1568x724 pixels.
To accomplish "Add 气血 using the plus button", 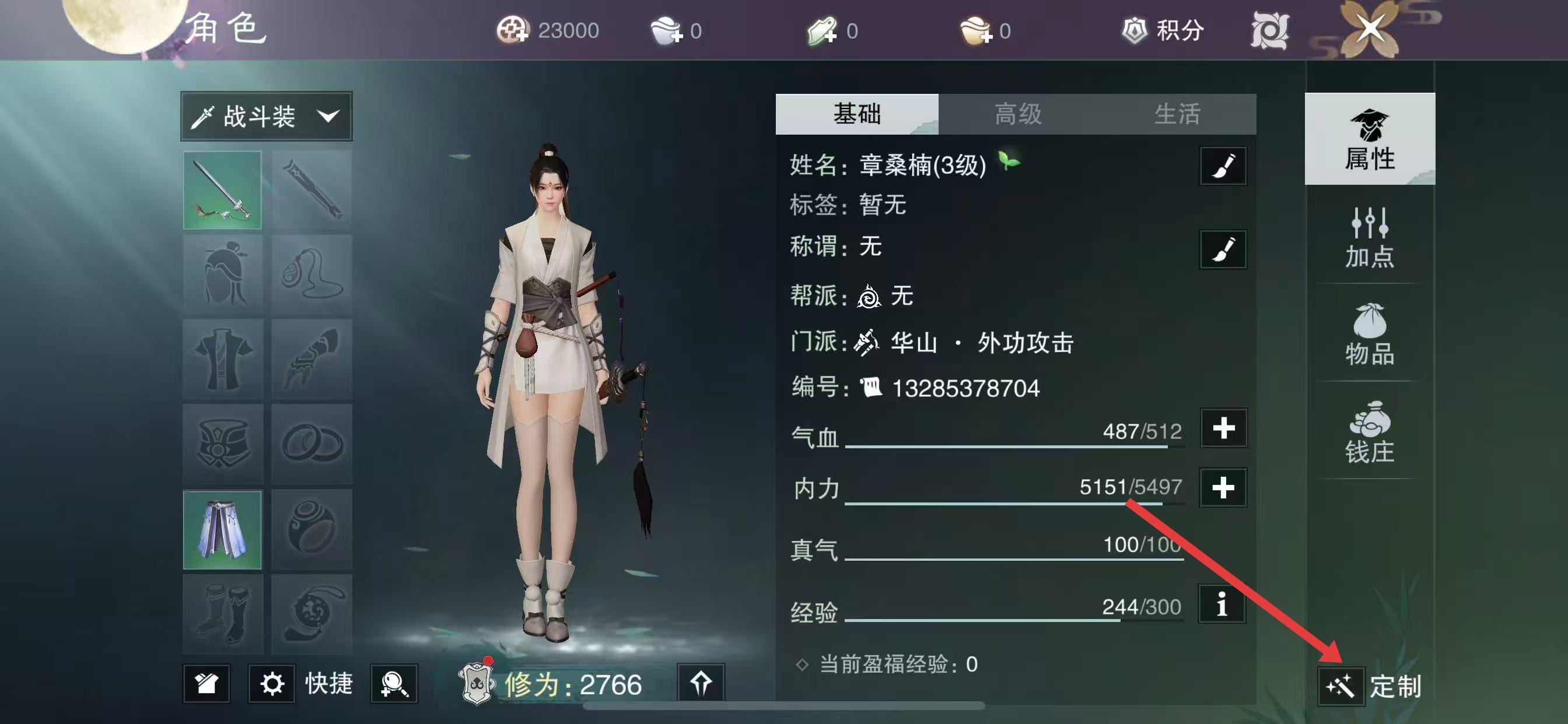I will [x=1223, y=428].
